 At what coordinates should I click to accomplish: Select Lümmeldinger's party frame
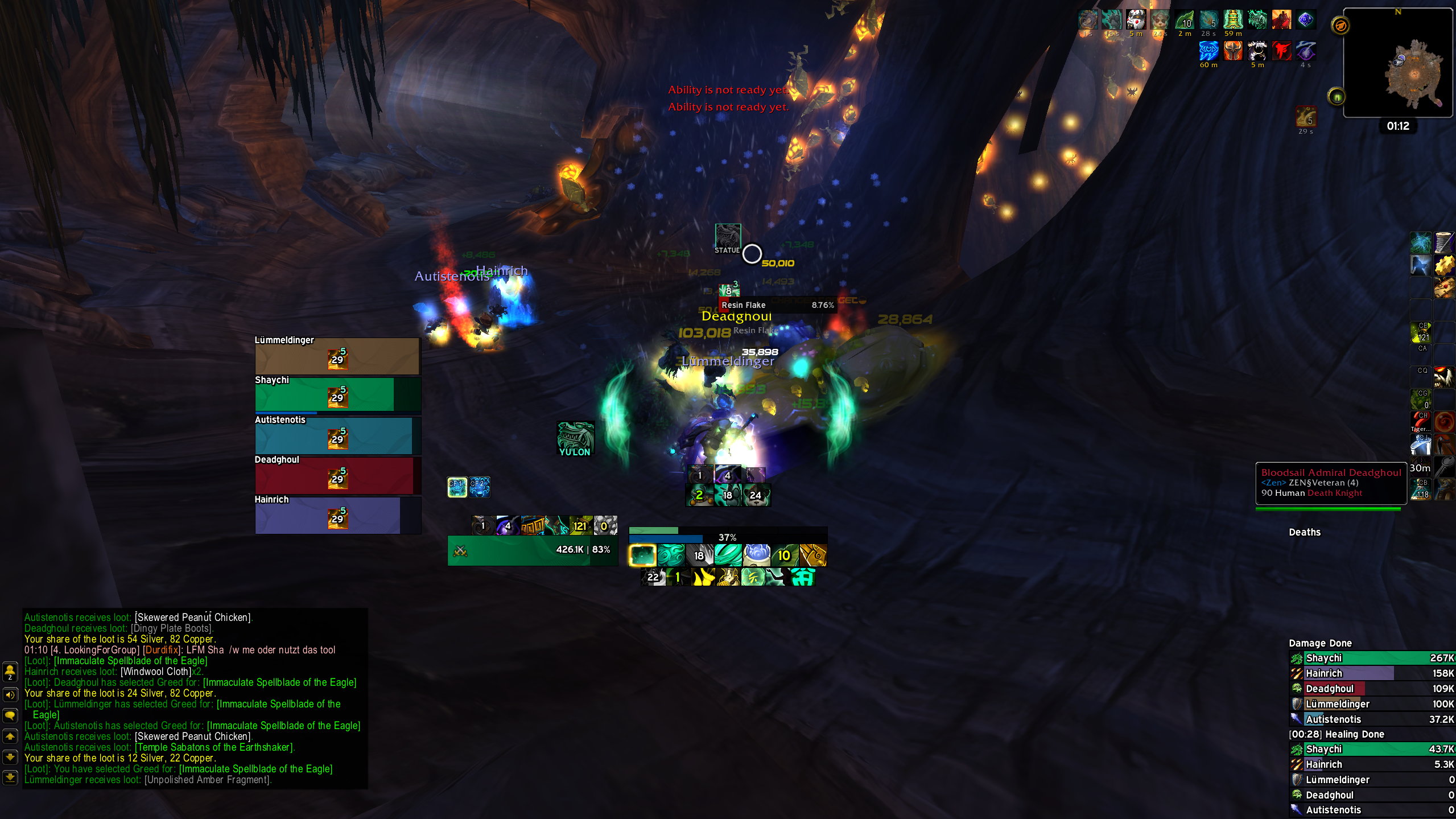[337, 357]
